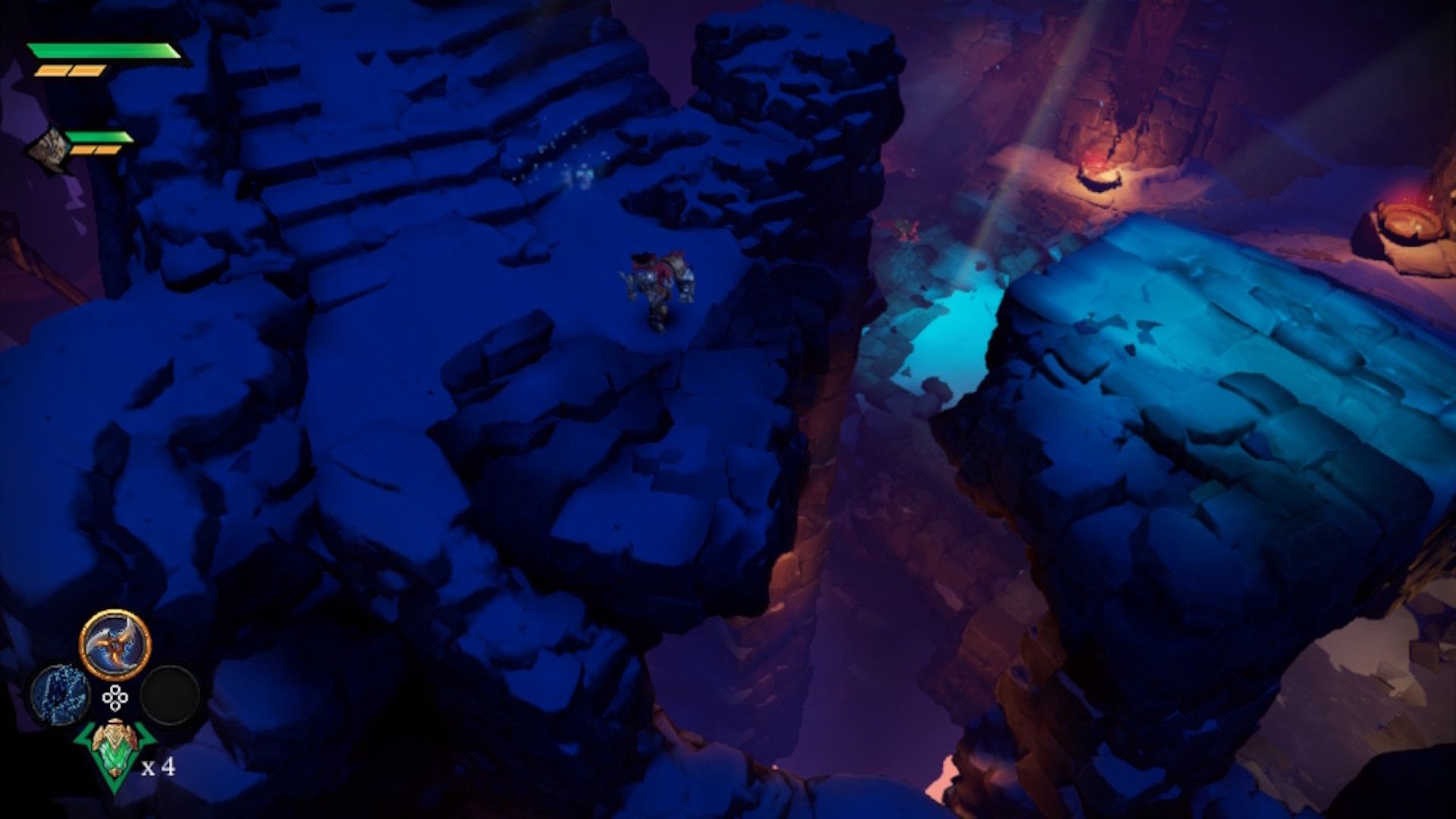
Task: Click the d-pad selector icon between abilities
Action: point(115,697)
